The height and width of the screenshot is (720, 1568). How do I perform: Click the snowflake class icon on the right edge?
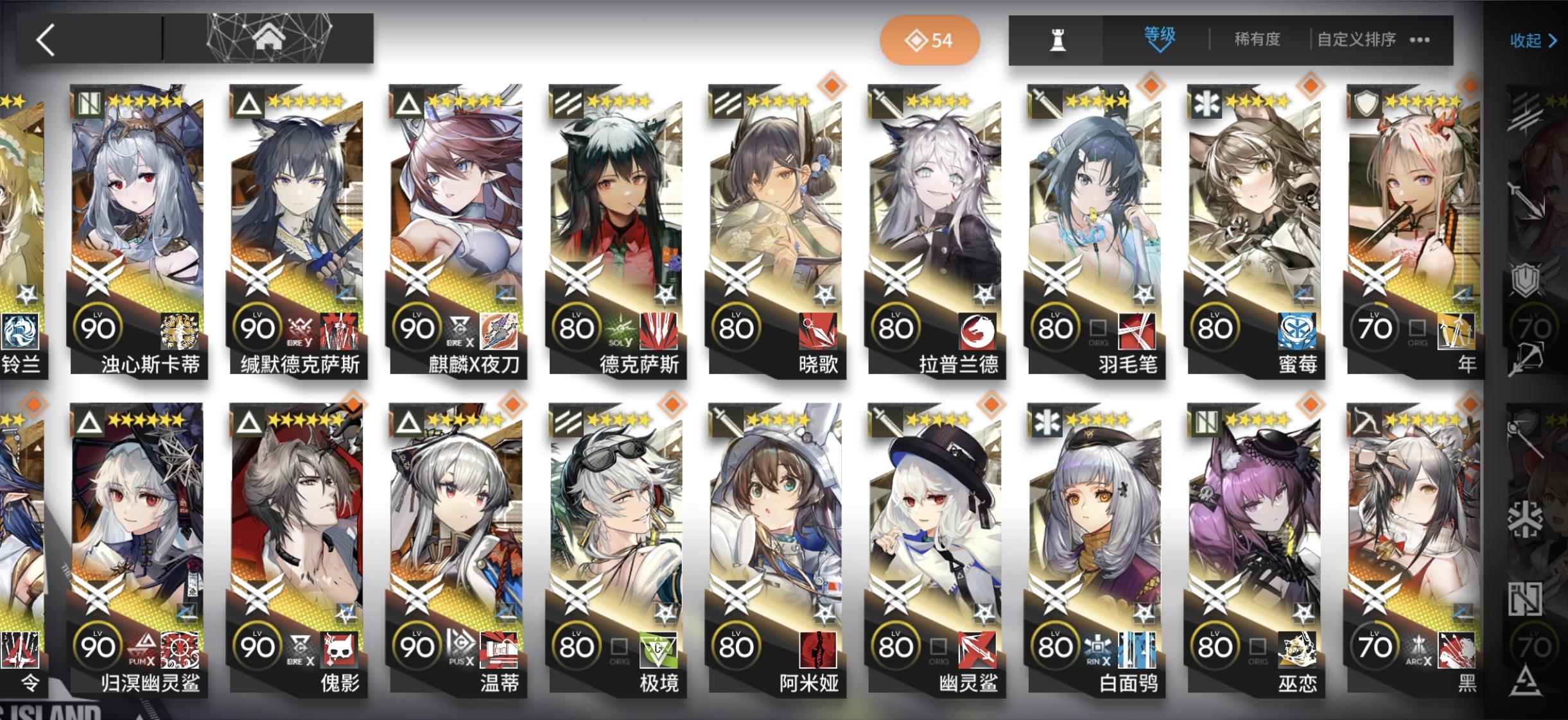(x=1526, y=518)
